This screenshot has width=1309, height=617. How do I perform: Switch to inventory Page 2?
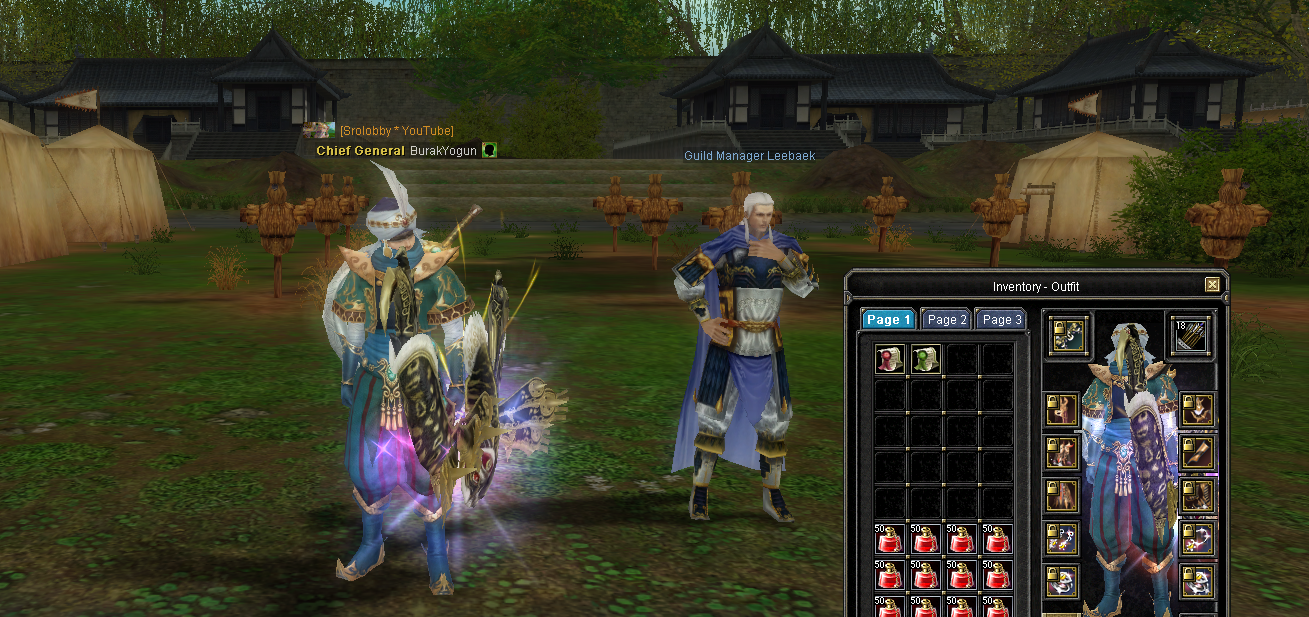pyautogui.click(x=946, y=320)
